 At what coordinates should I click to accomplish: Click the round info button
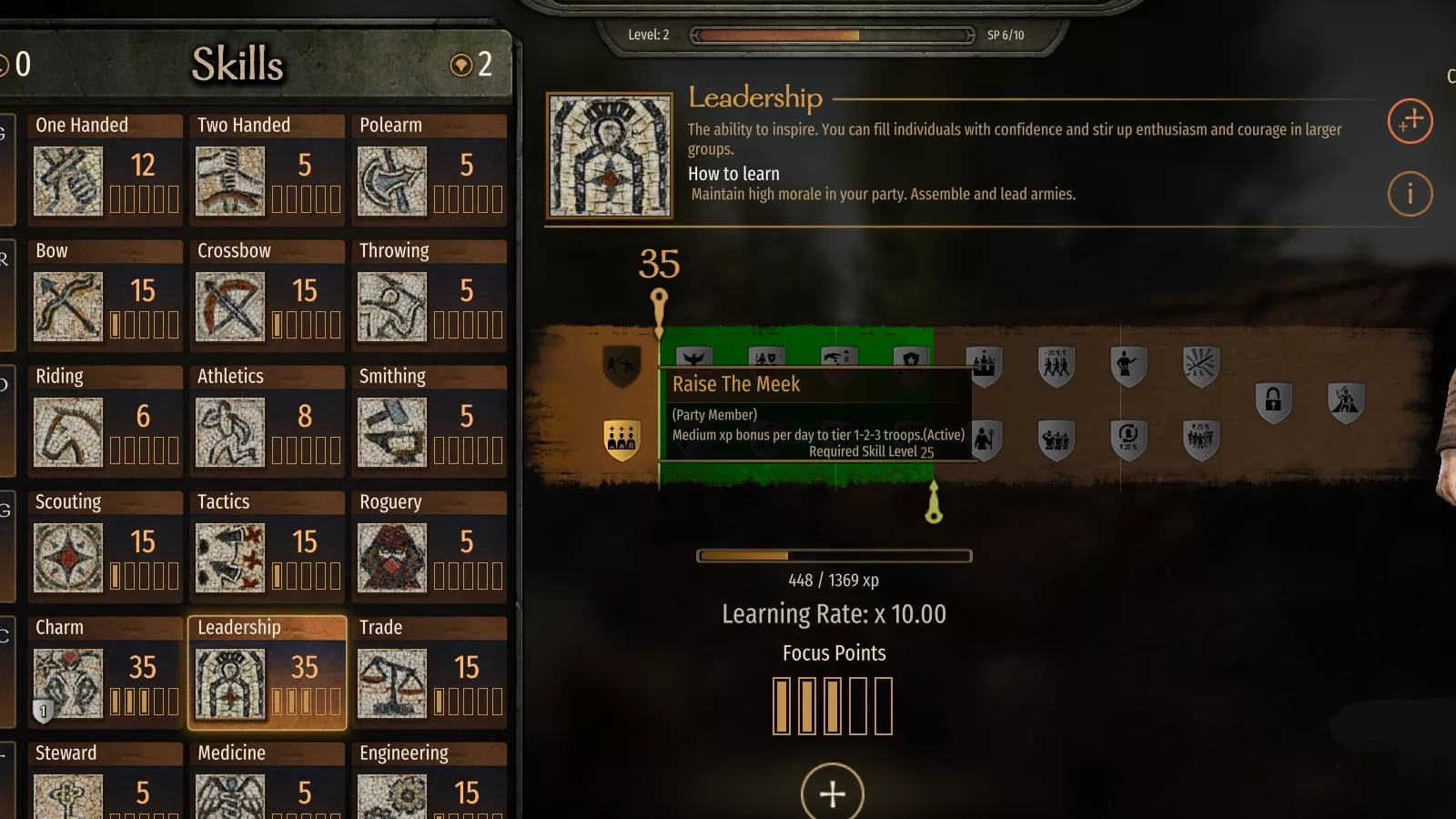point(1410,194)
